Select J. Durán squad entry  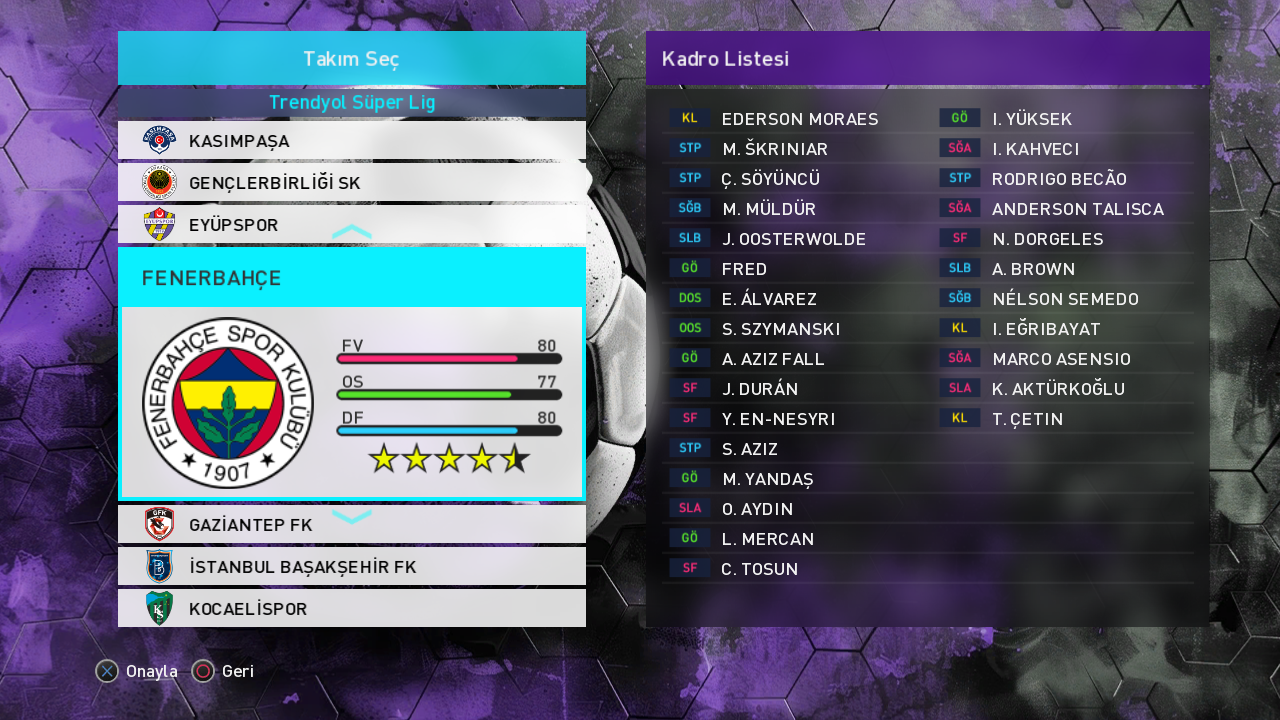click(760, 389)
